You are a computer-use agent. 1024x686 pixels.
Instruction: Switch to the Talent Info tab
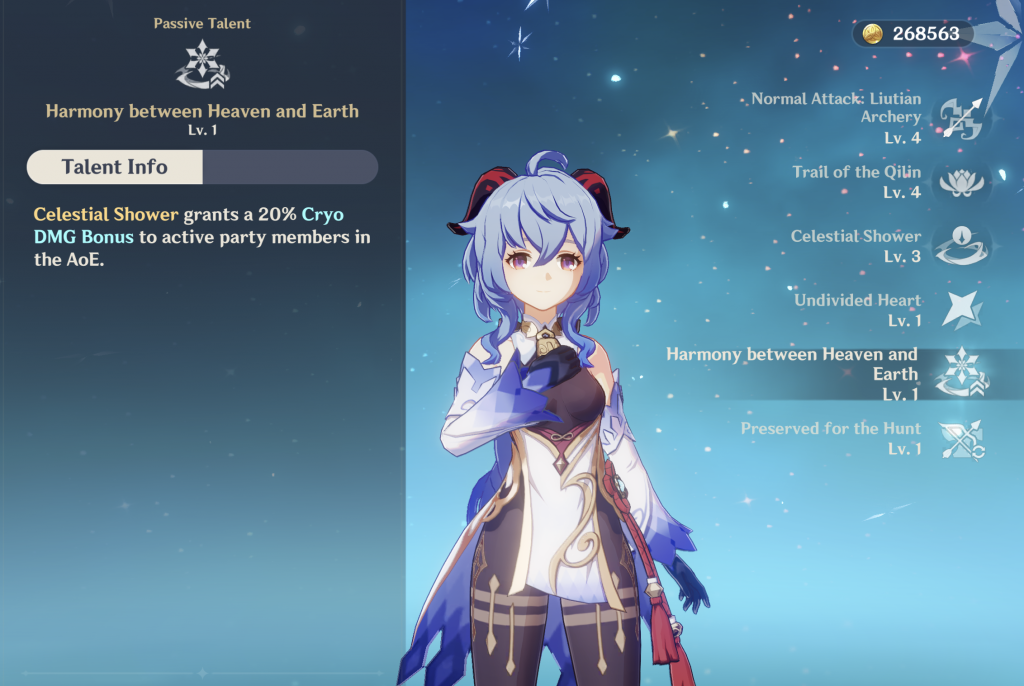click(x=115, y=167)
